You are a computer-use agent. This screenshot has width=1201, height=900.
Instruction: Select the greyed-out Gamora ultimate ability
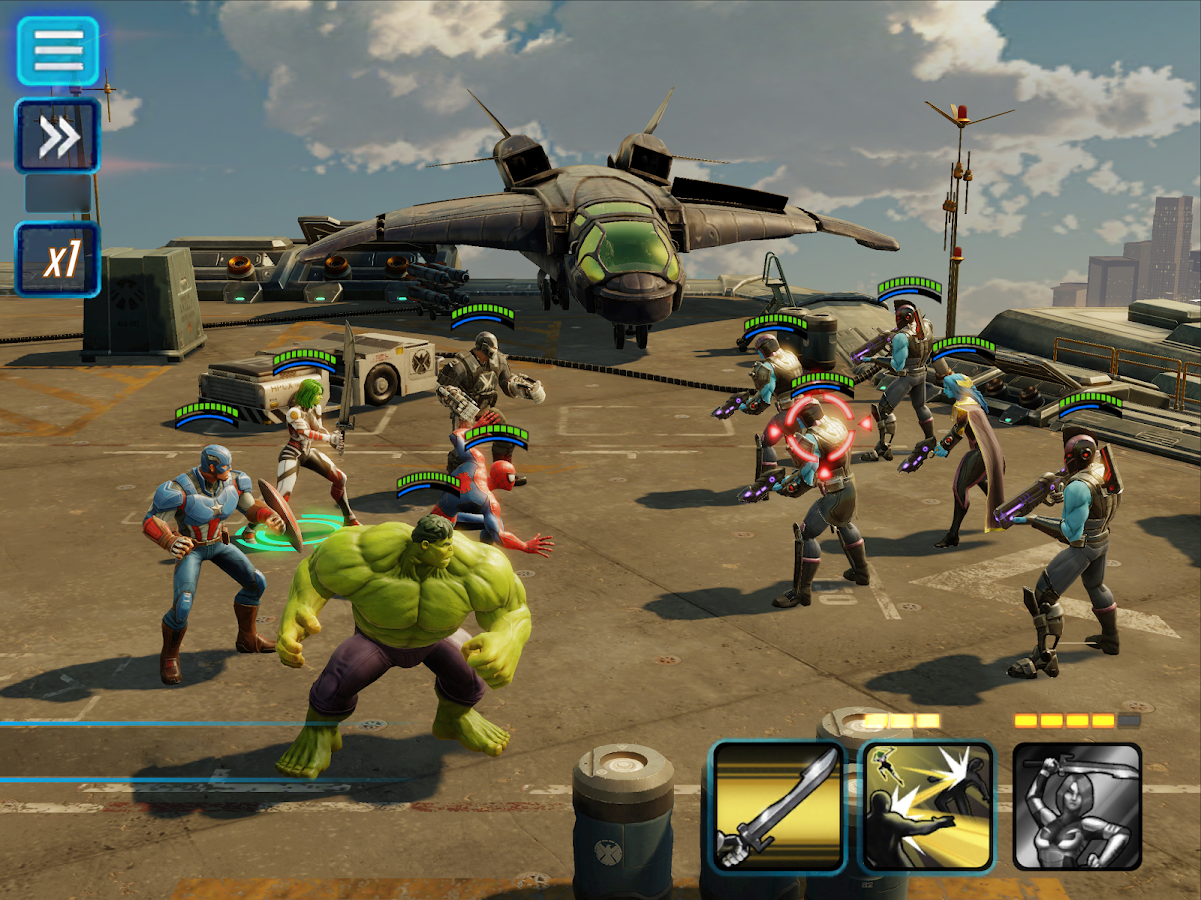click(x=1077, y=807)
